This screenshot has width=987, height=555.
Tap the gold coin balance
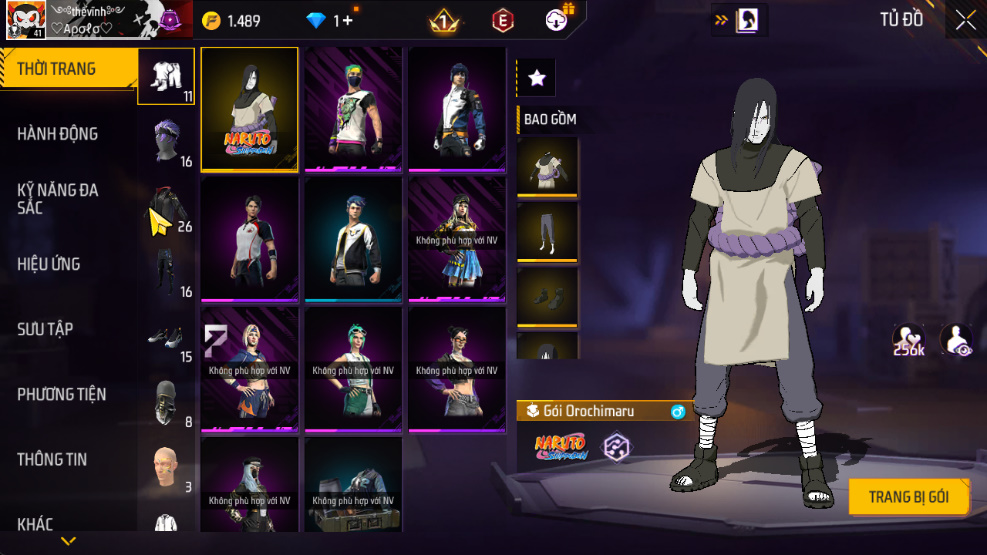tap(232, 20)
